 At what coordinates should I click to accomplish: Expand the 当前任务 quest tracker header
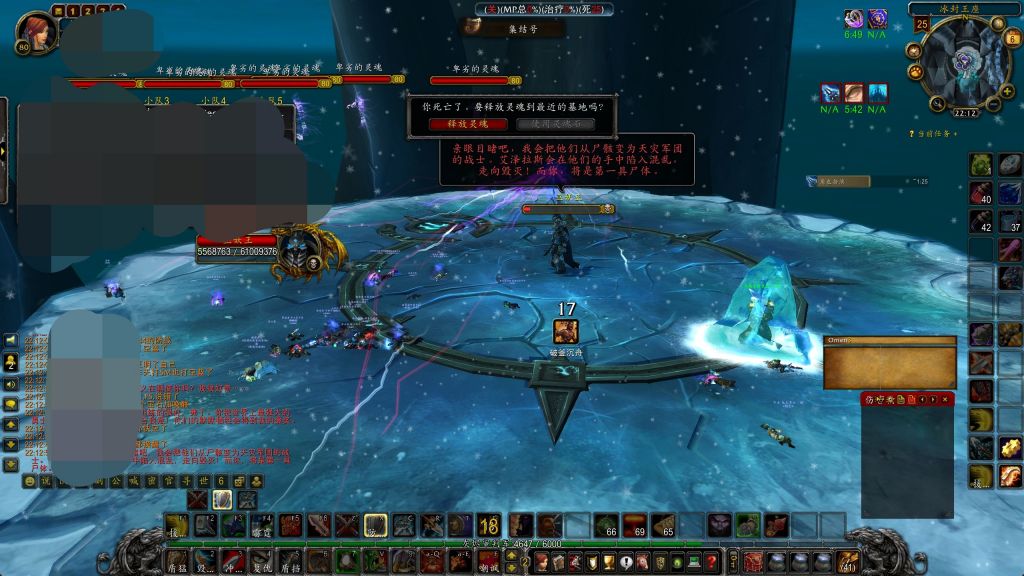[931, 133]
